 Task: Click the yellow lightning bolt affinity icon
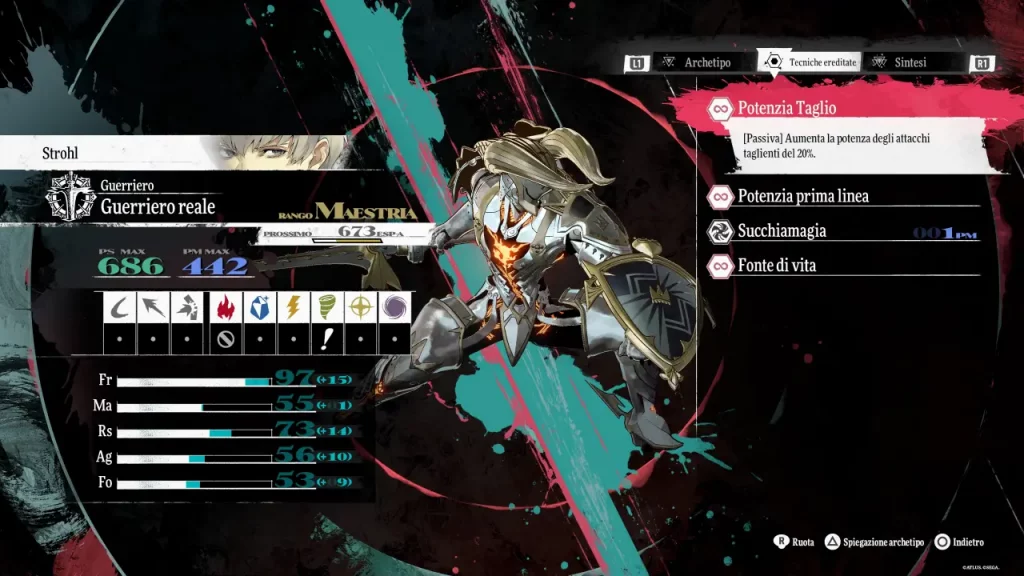[295, 308]
